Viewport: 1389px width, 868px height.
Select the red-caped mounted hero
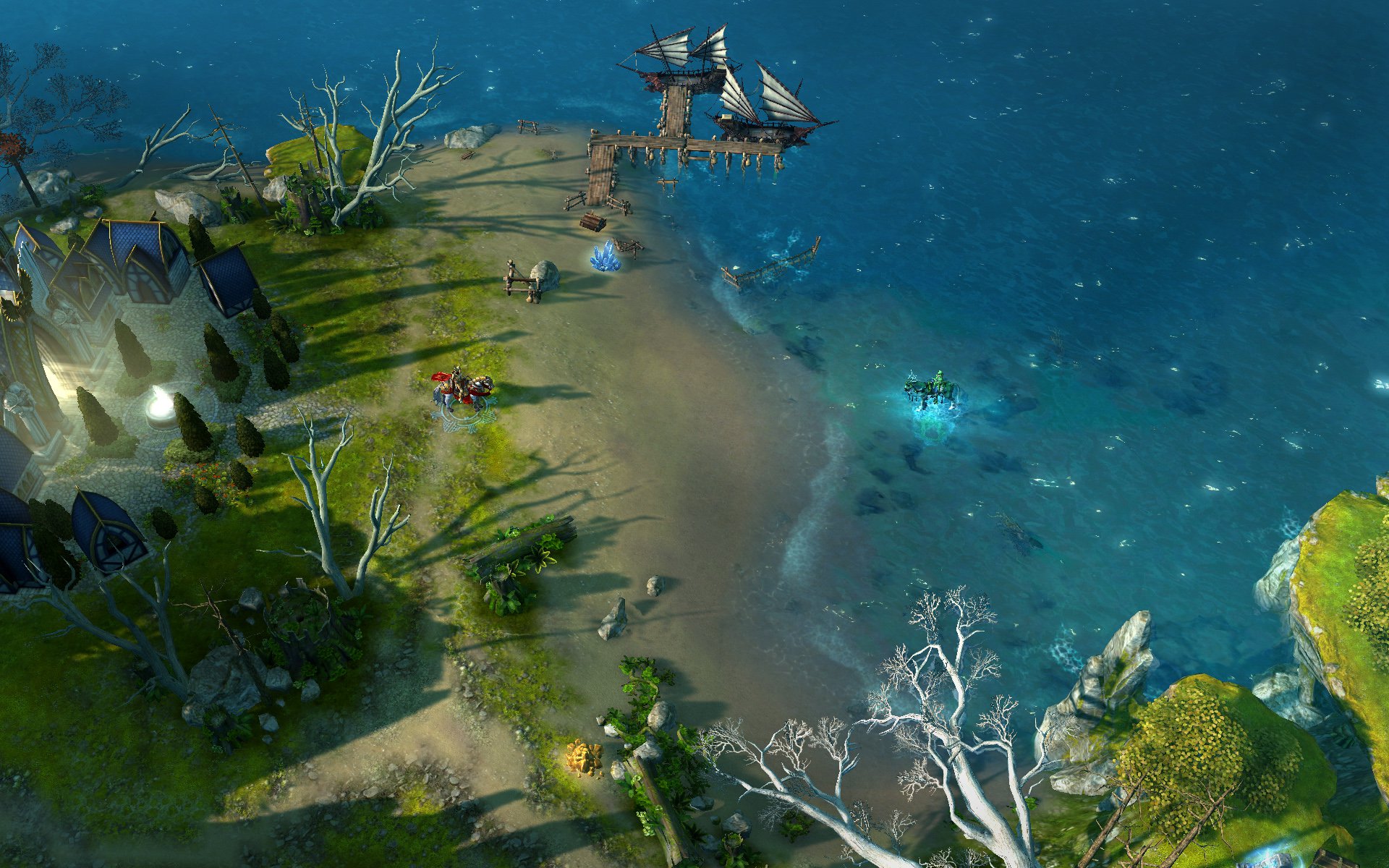click(x=462, y=391)
